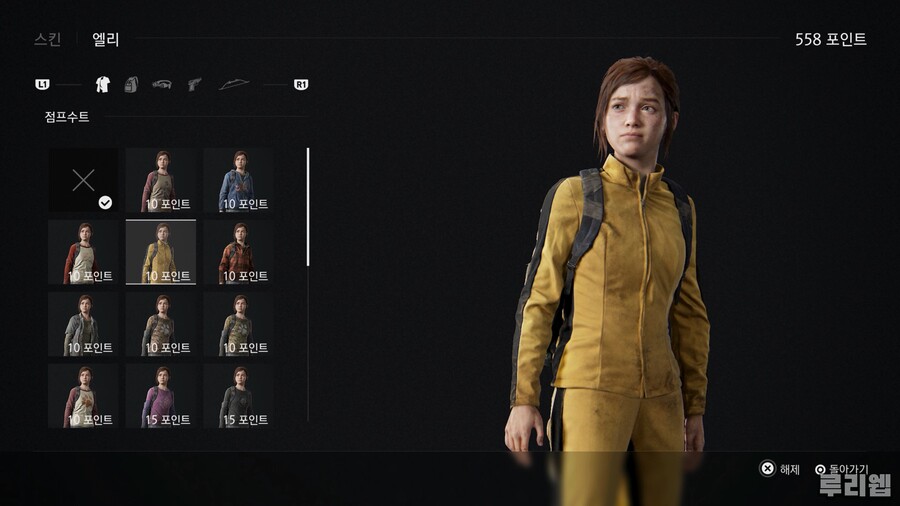Switch to the shirt outfit category tab
This screenshot has width=900, height=506.
pos(102,85)
